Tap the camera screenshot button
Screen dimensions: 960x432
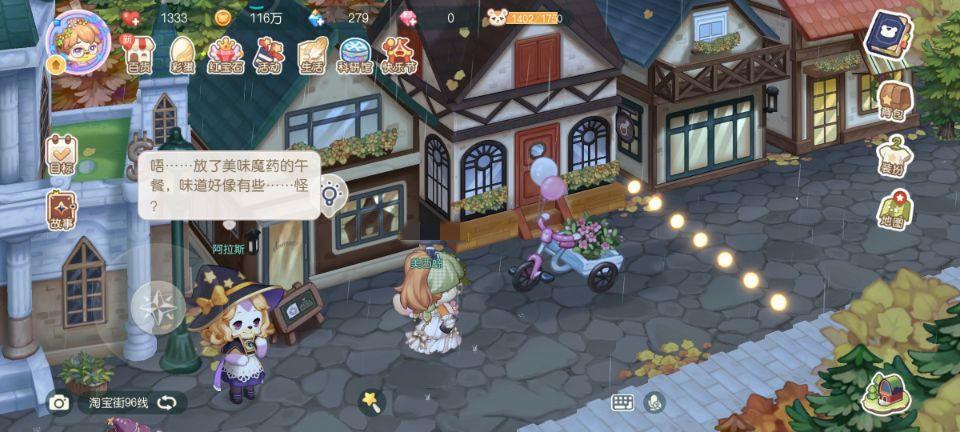tap(59, 403)
